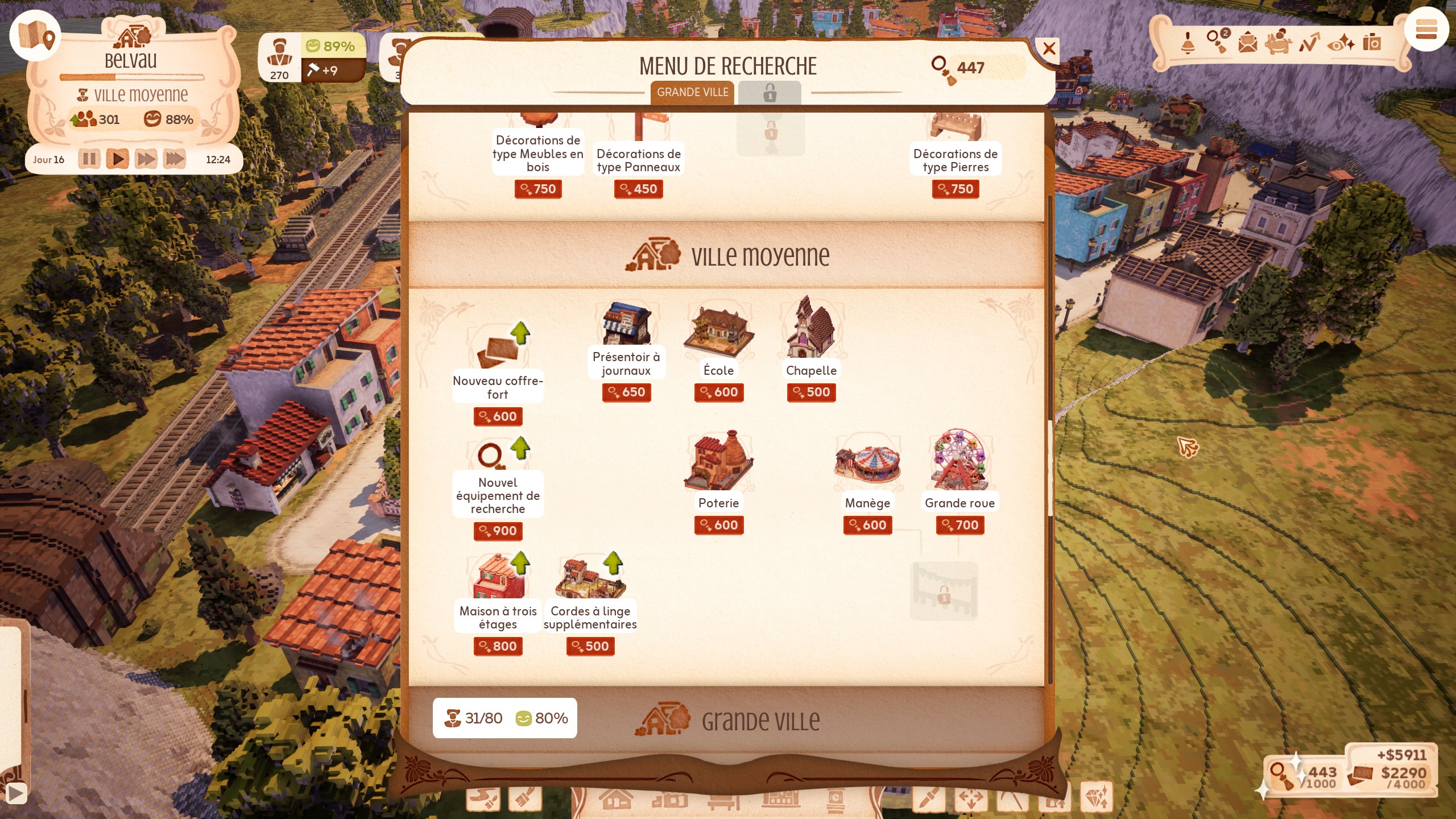Open the mail envelope icon
This screenshot has height=819, width=1456.
coord(1247,43)
